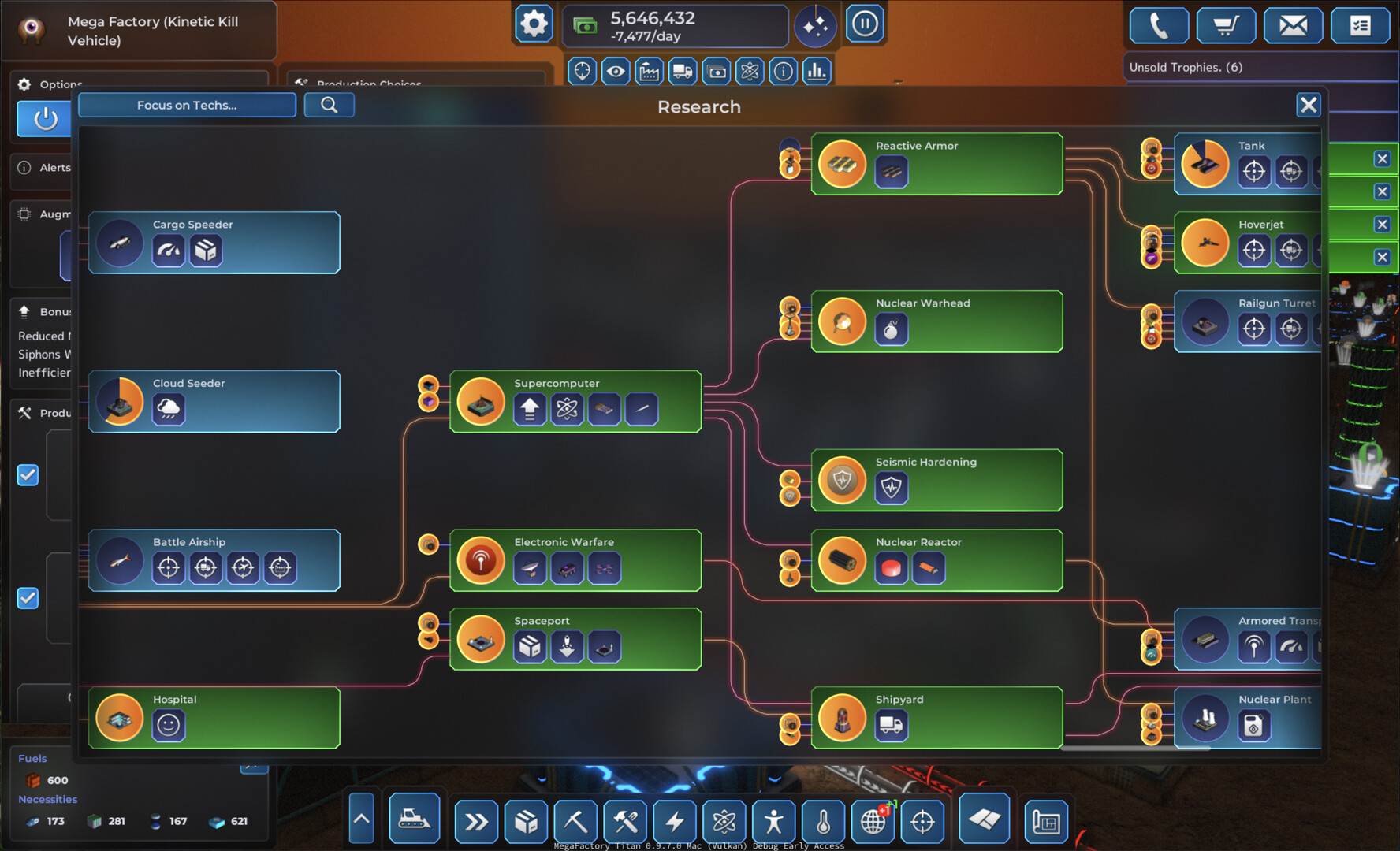Select the Cloud Seeder research
The width and height of the screenshot is (1400, 851).
coord(214,401)
